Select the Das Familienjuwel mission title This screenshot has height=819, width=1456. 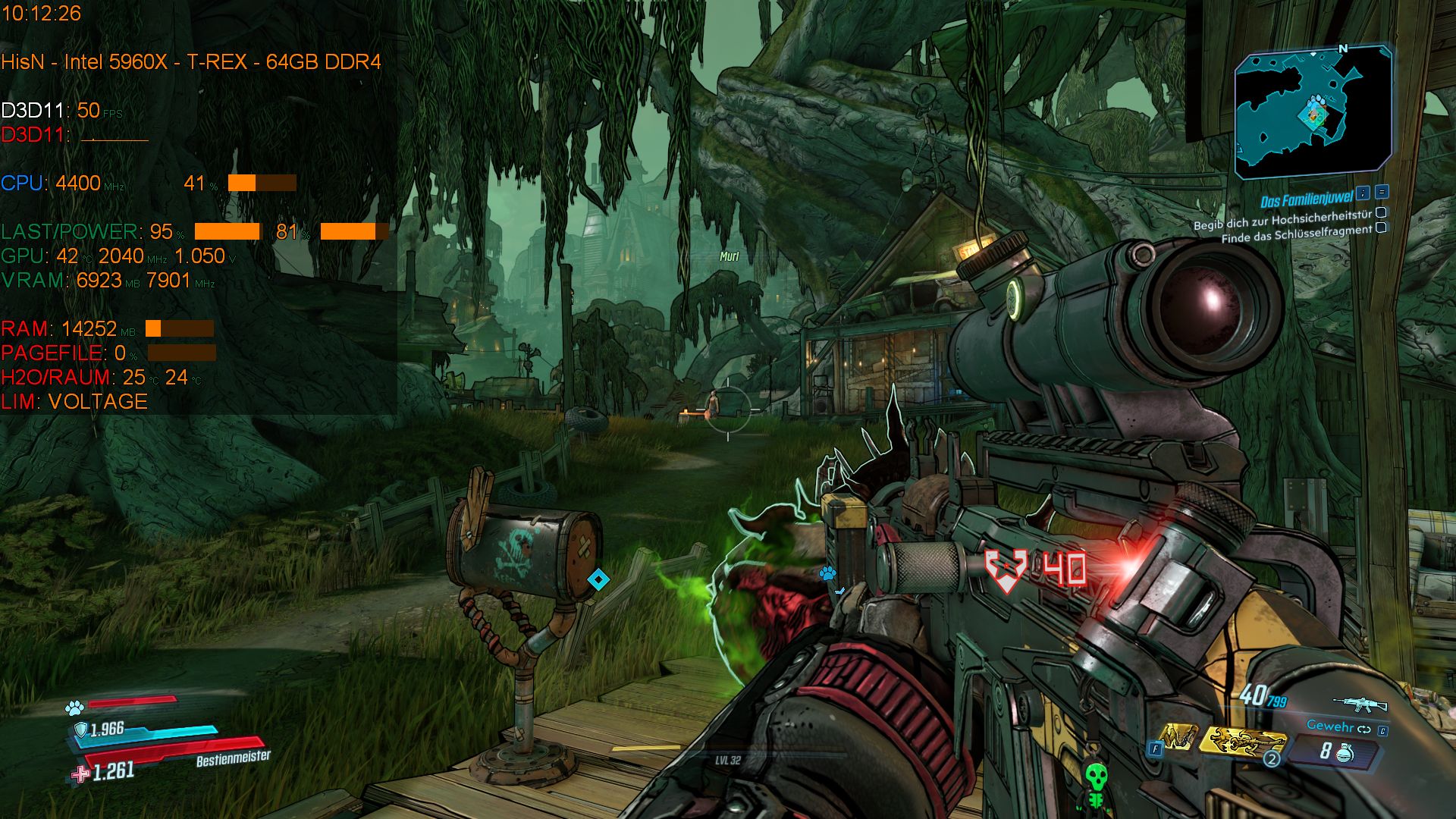(1306, 199)
